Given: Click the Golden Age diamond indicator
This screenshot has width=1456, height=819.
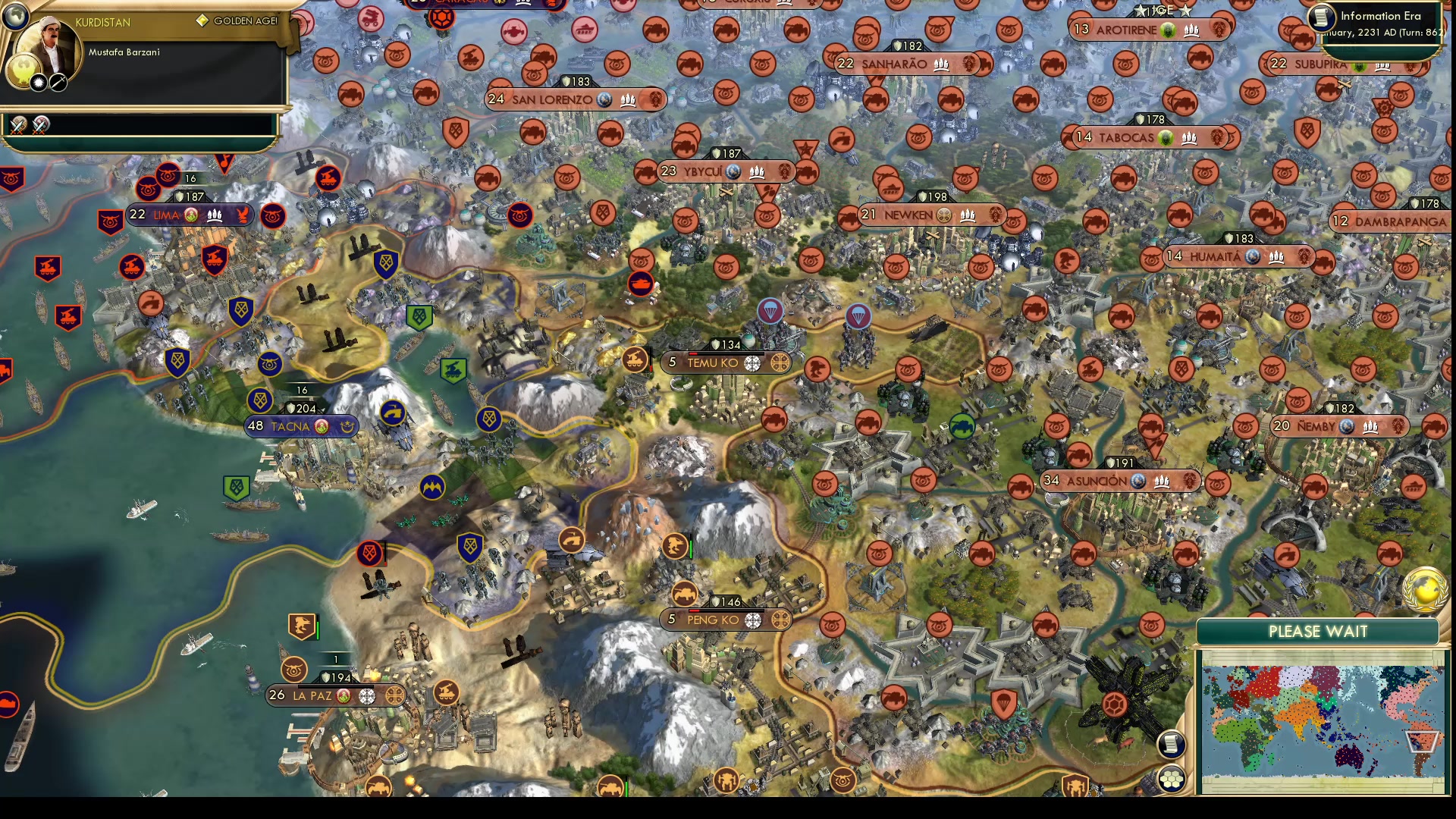Looking at the screenshot, I should 202,20.
